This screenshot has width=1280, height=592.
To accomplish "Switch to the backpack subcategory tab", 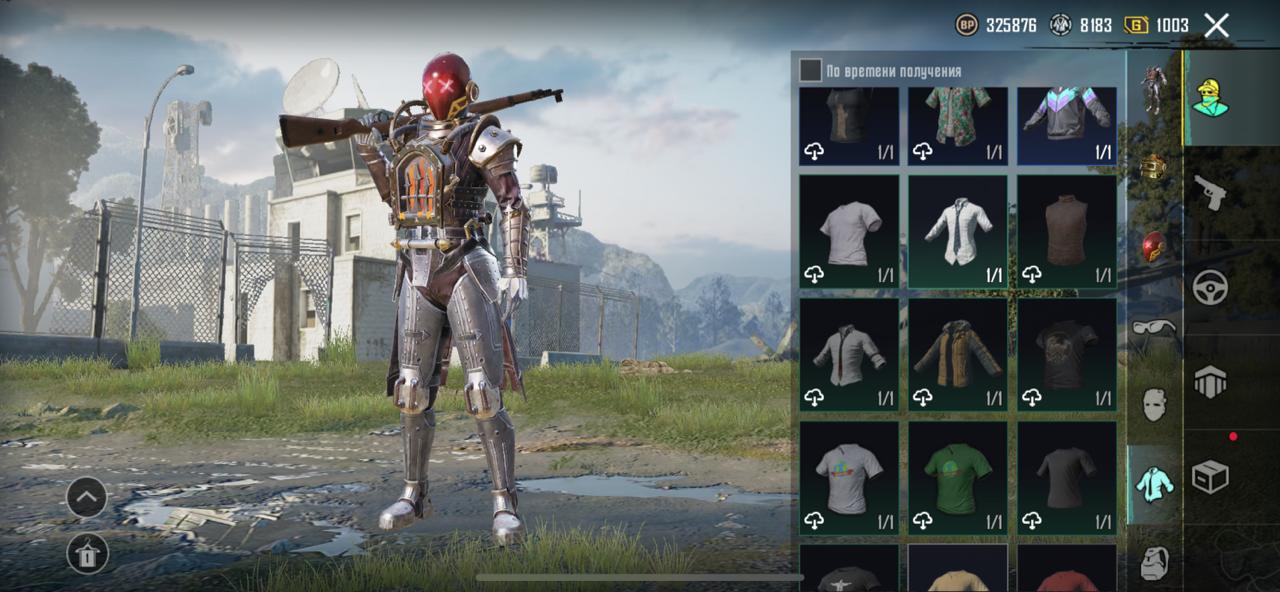I will (1154, 563).
